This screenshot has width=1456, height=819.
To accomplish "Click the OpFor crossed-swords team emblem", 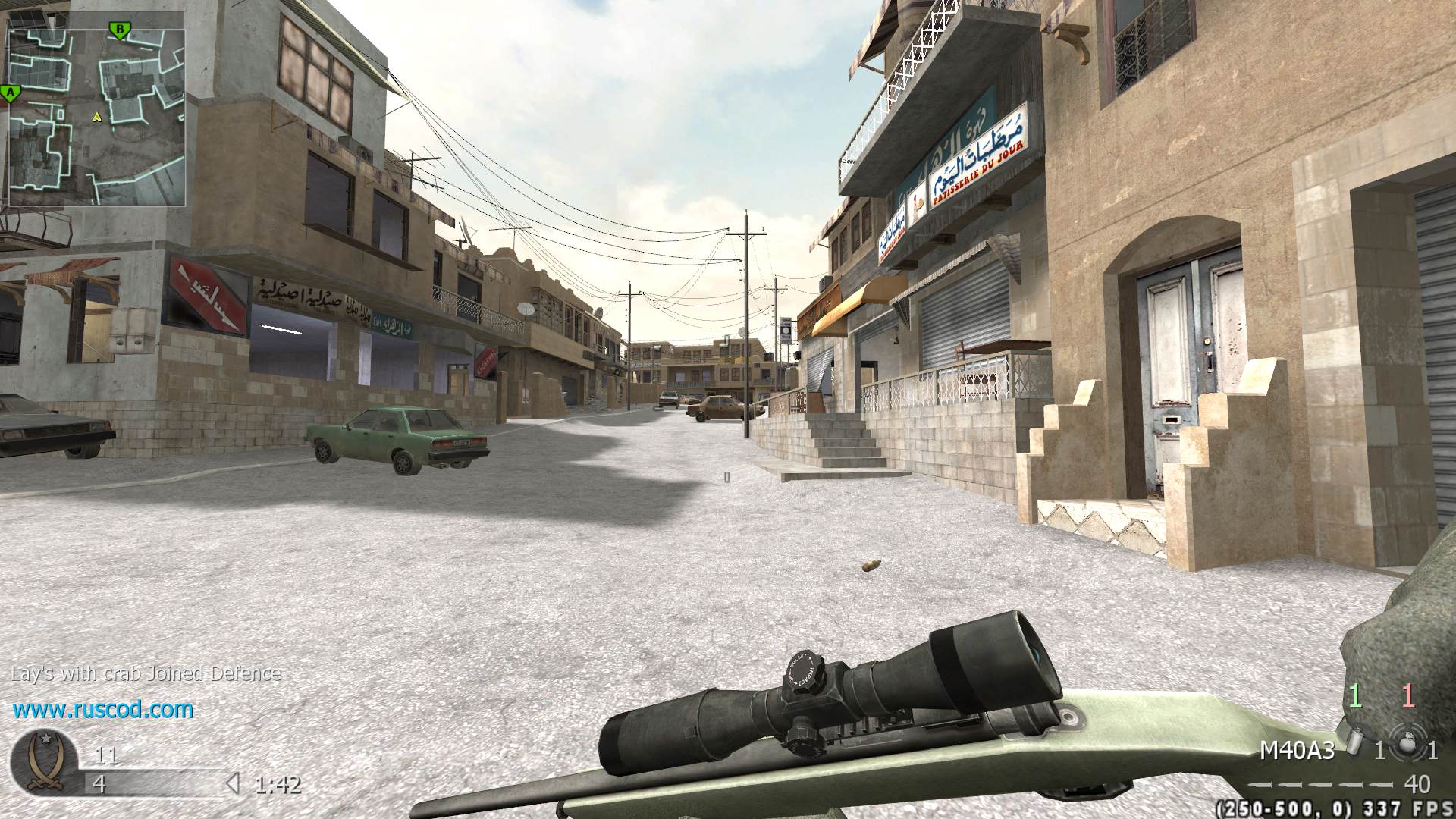I will tap(44, 763).
